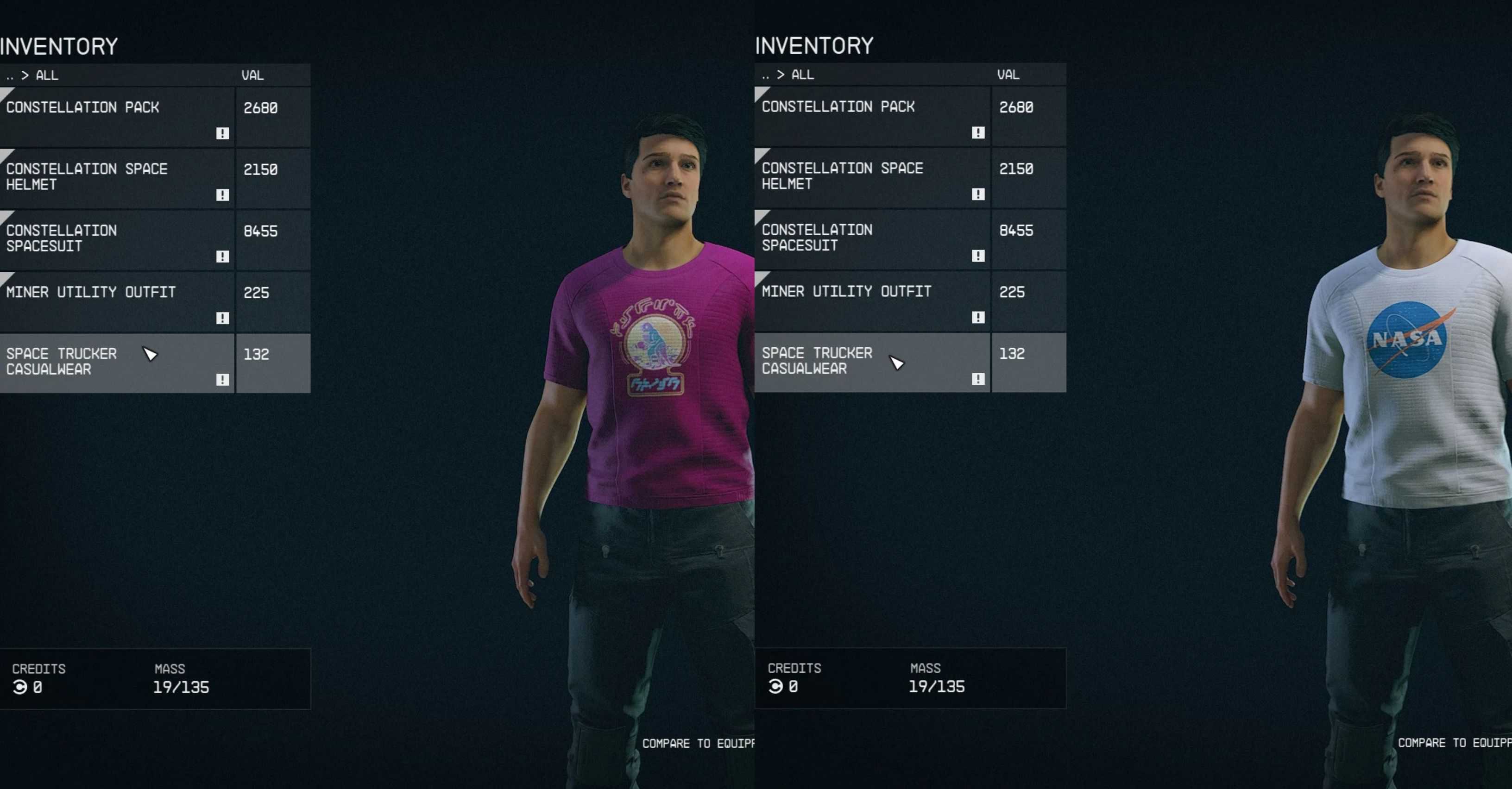
Task: Select Constellation Pack in the pink-shirt inventory
Action: pyautogui.click(x=117, y=116)
